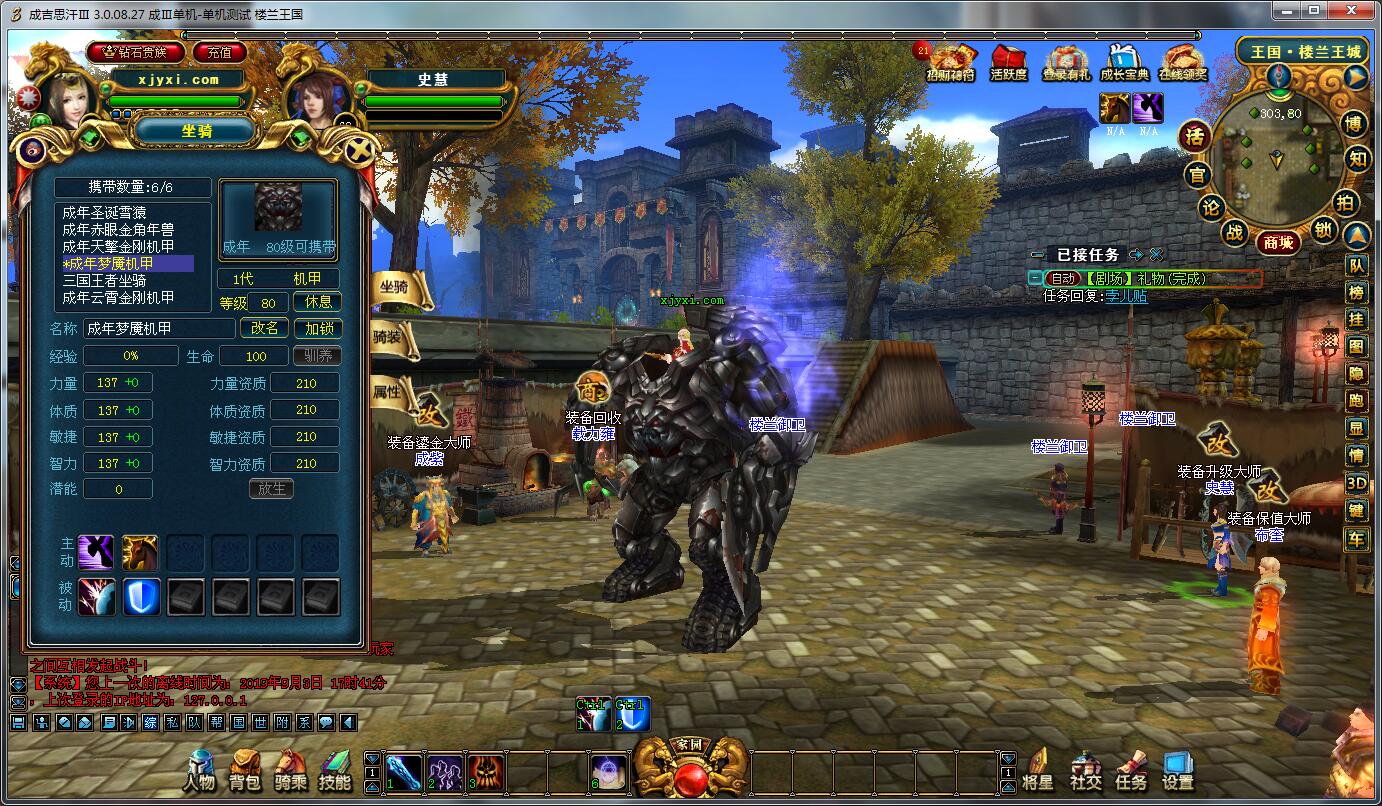
Task: Open the 成长宝典 growth guide icon
Action: (1124, 62)
